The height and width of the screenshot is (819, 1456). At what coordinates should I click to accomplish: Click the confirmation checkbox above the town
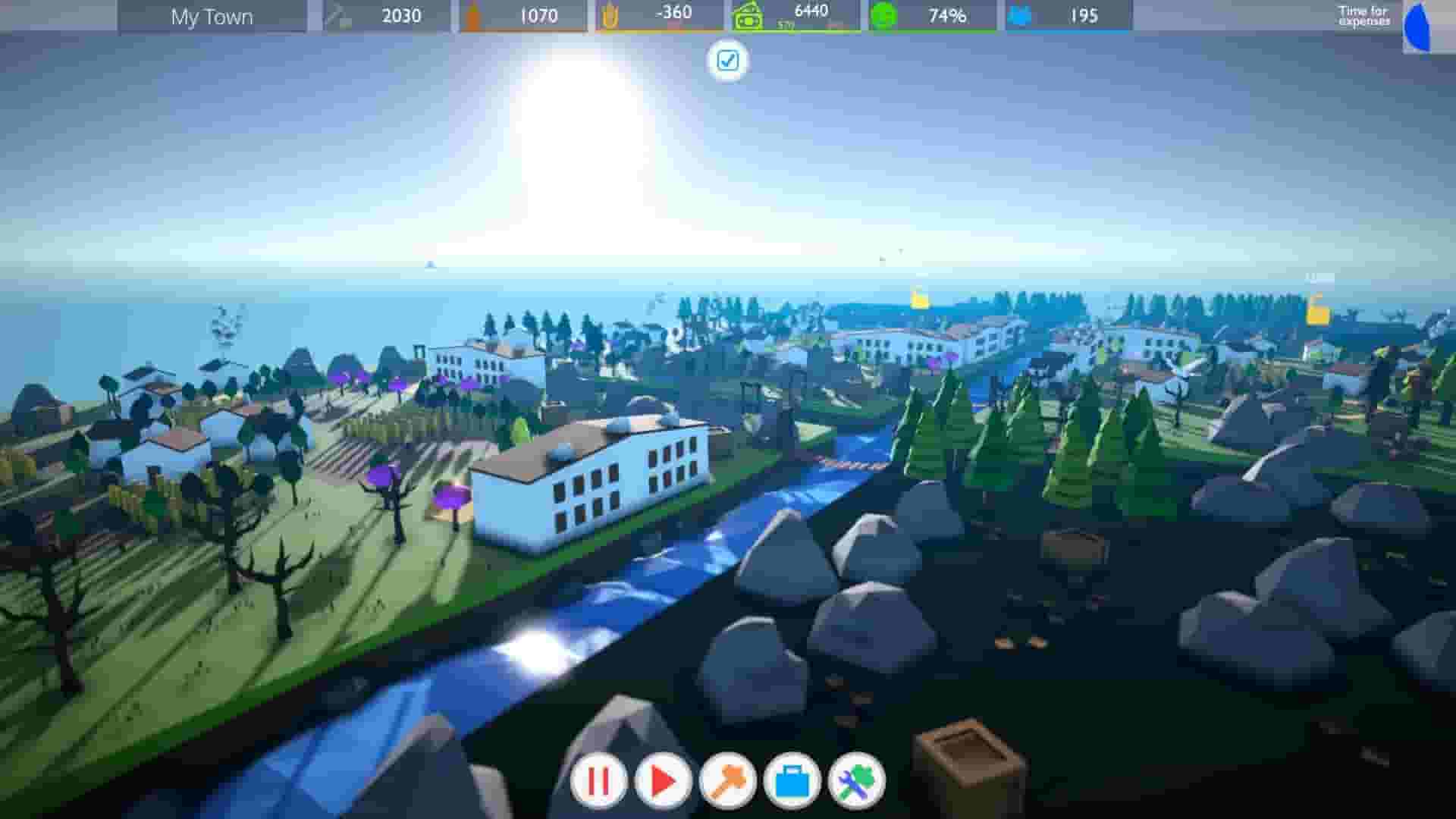coord(728,61)
